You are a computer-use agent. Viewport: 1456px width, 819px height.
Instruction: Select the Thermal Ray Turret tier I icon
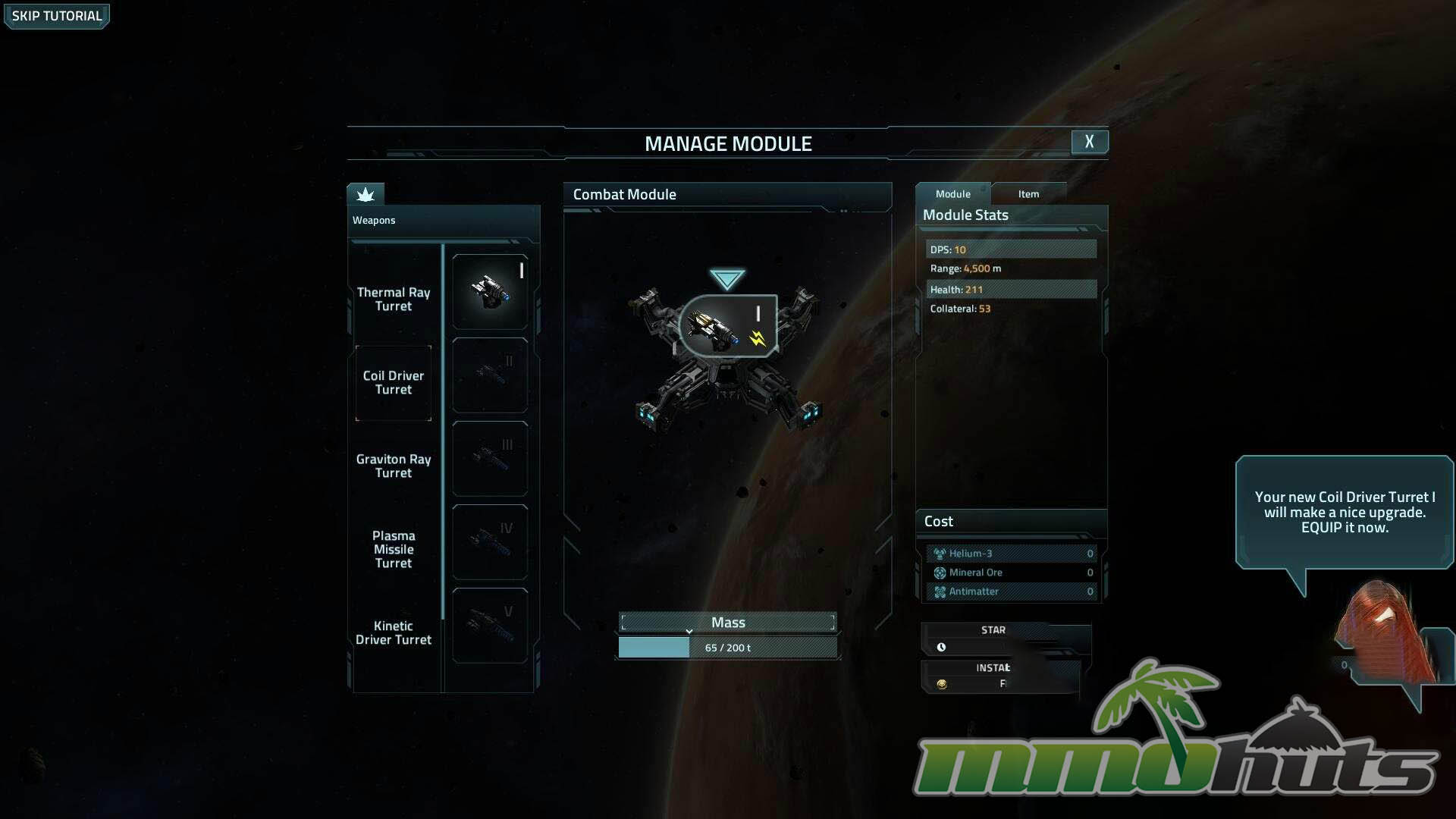coord(490,292)
